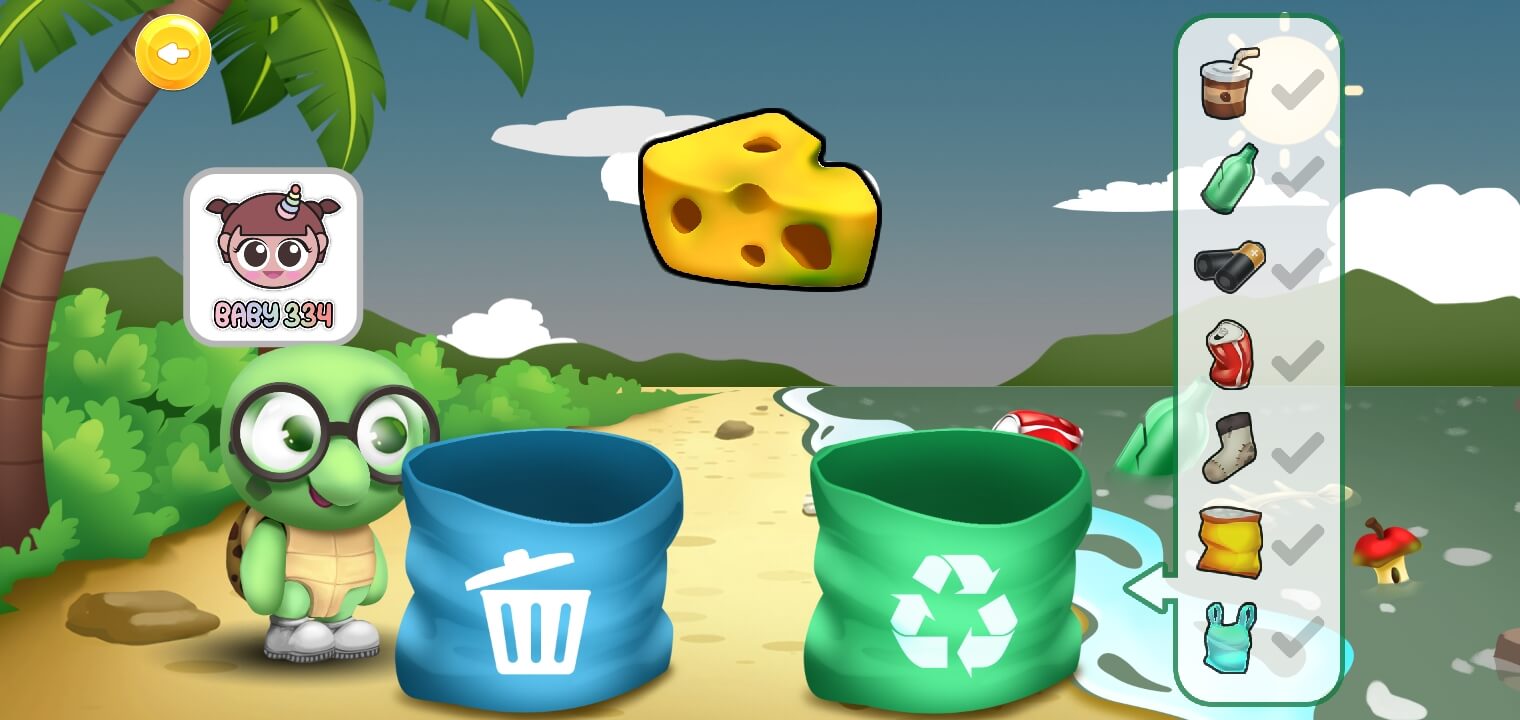
Task: Choose the green recycling bag
Action: click(x=948, y=570)
